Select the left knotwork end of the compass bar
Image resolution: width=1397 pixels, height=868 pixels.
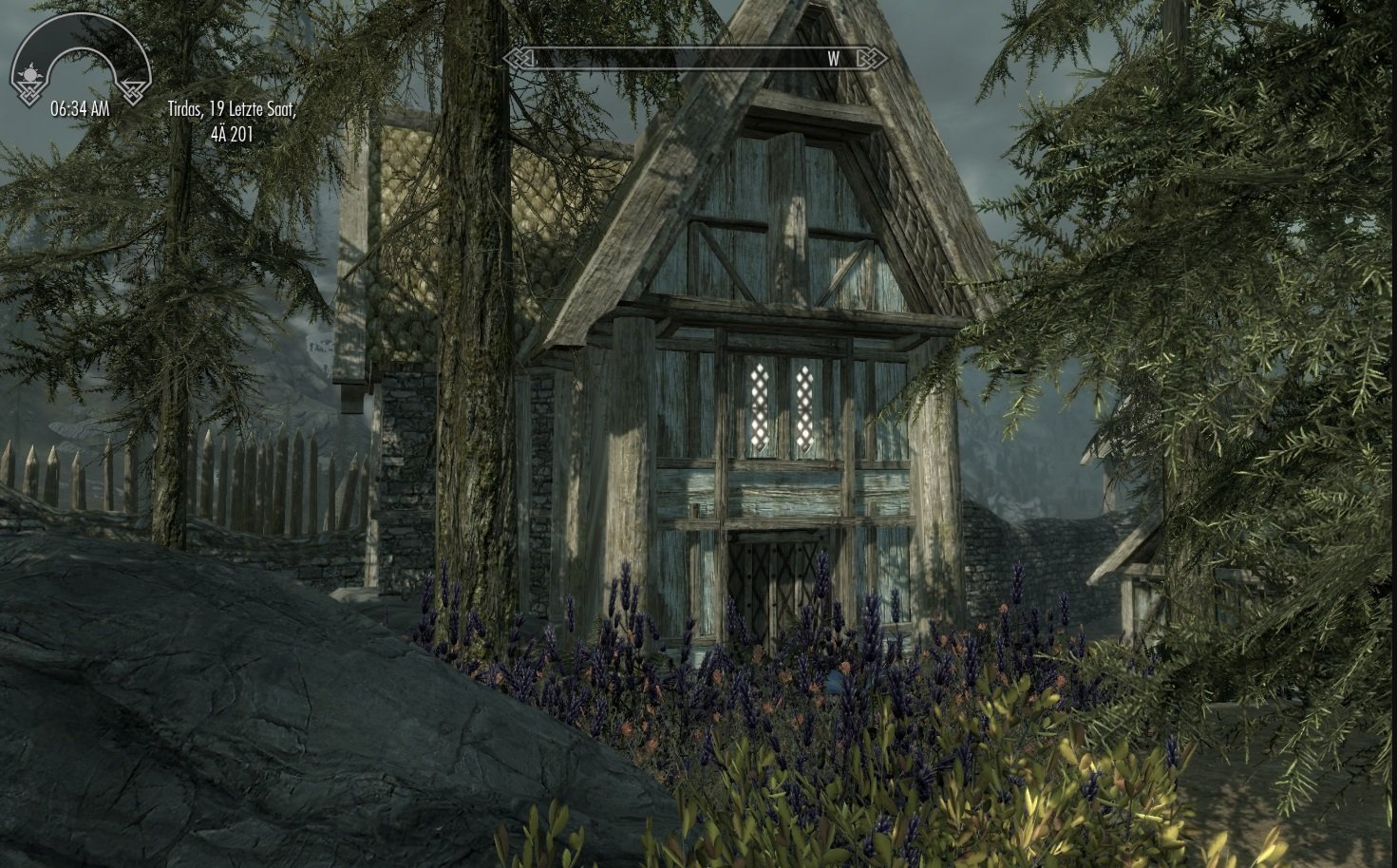click(x=518, y=58)
